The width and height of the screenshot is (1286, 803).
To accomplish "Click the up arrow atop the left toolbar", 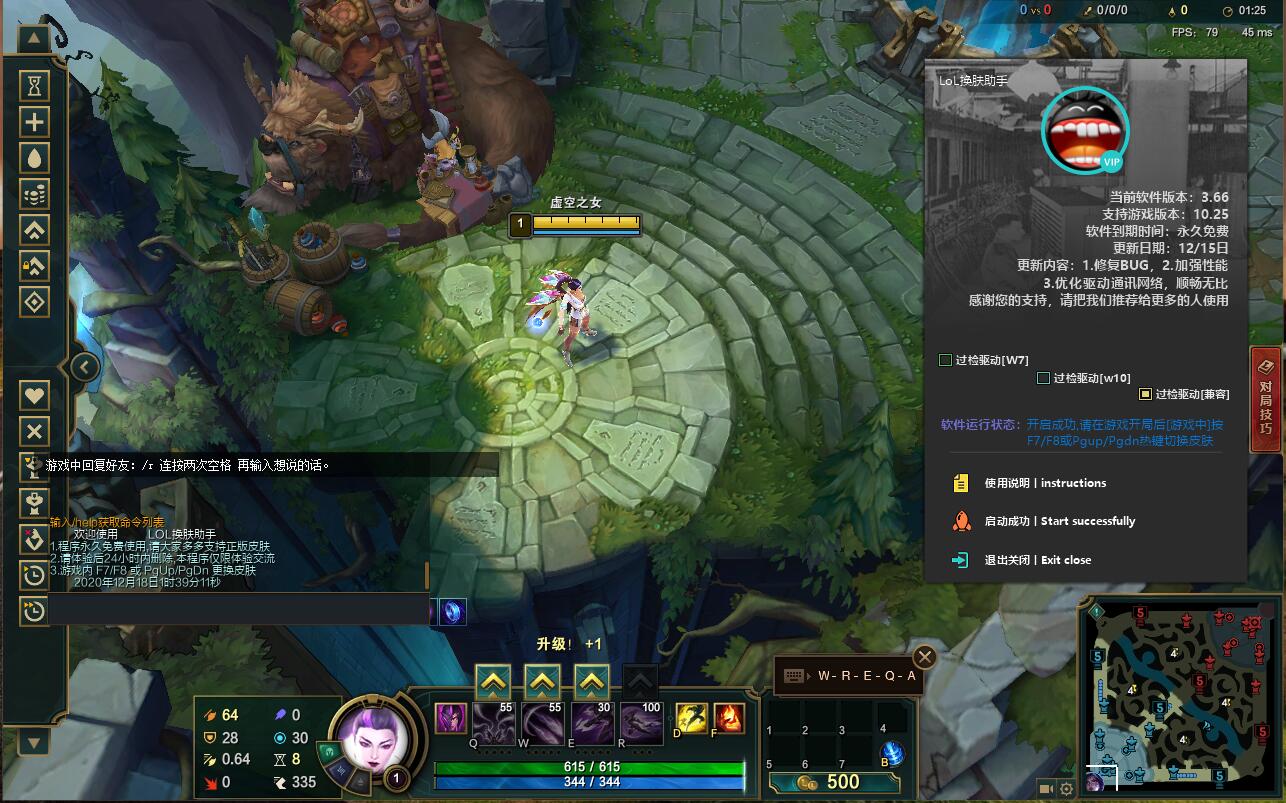I will [34, 38].
